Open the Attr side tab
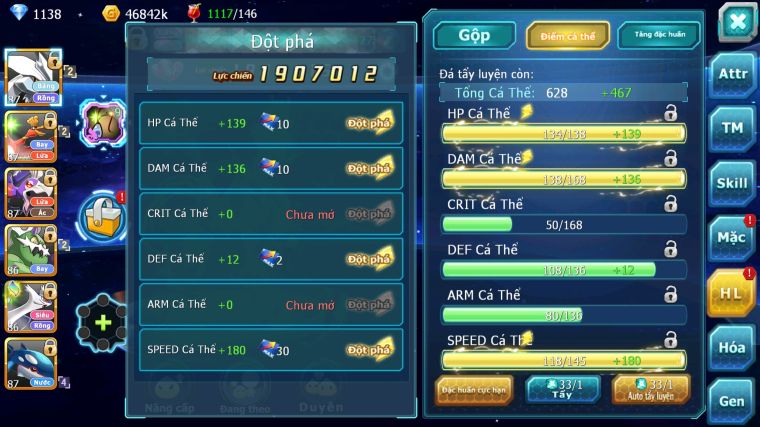The height and width of the screenshot is (427, 760). coord(731,76)
